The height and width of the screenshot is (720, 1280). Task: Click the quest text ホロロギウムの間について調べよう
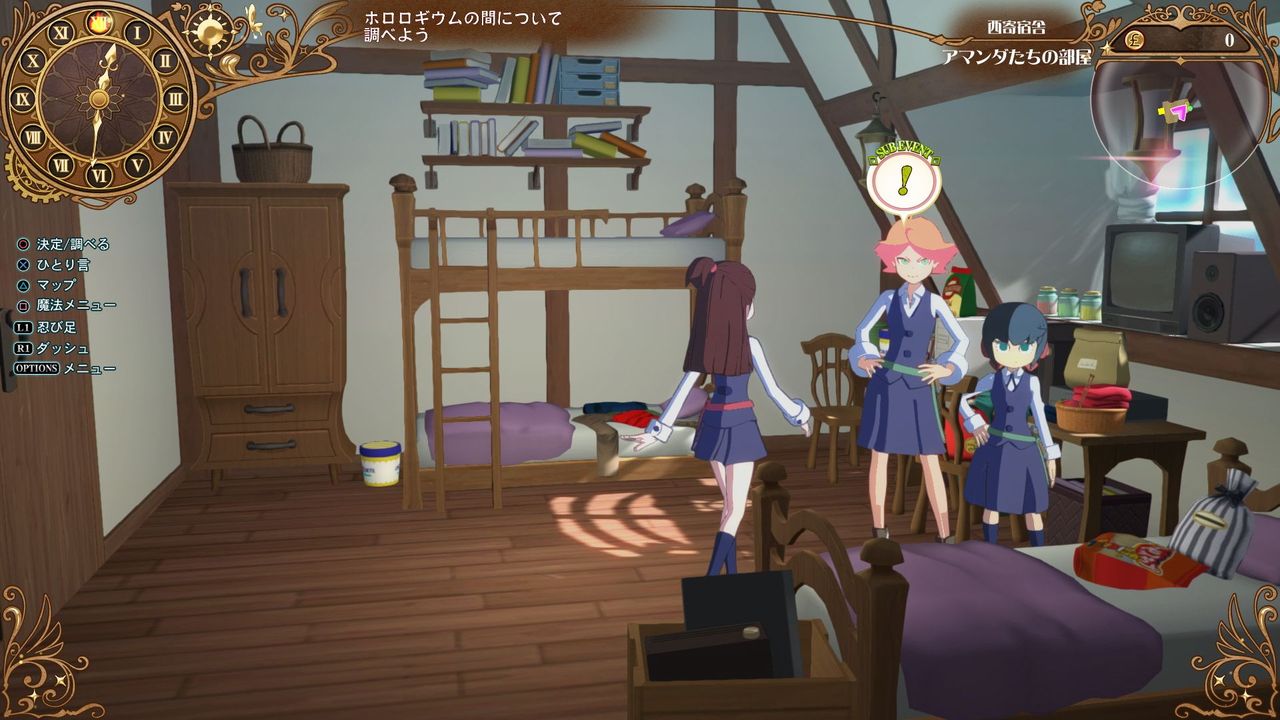[x=464, y=24]
